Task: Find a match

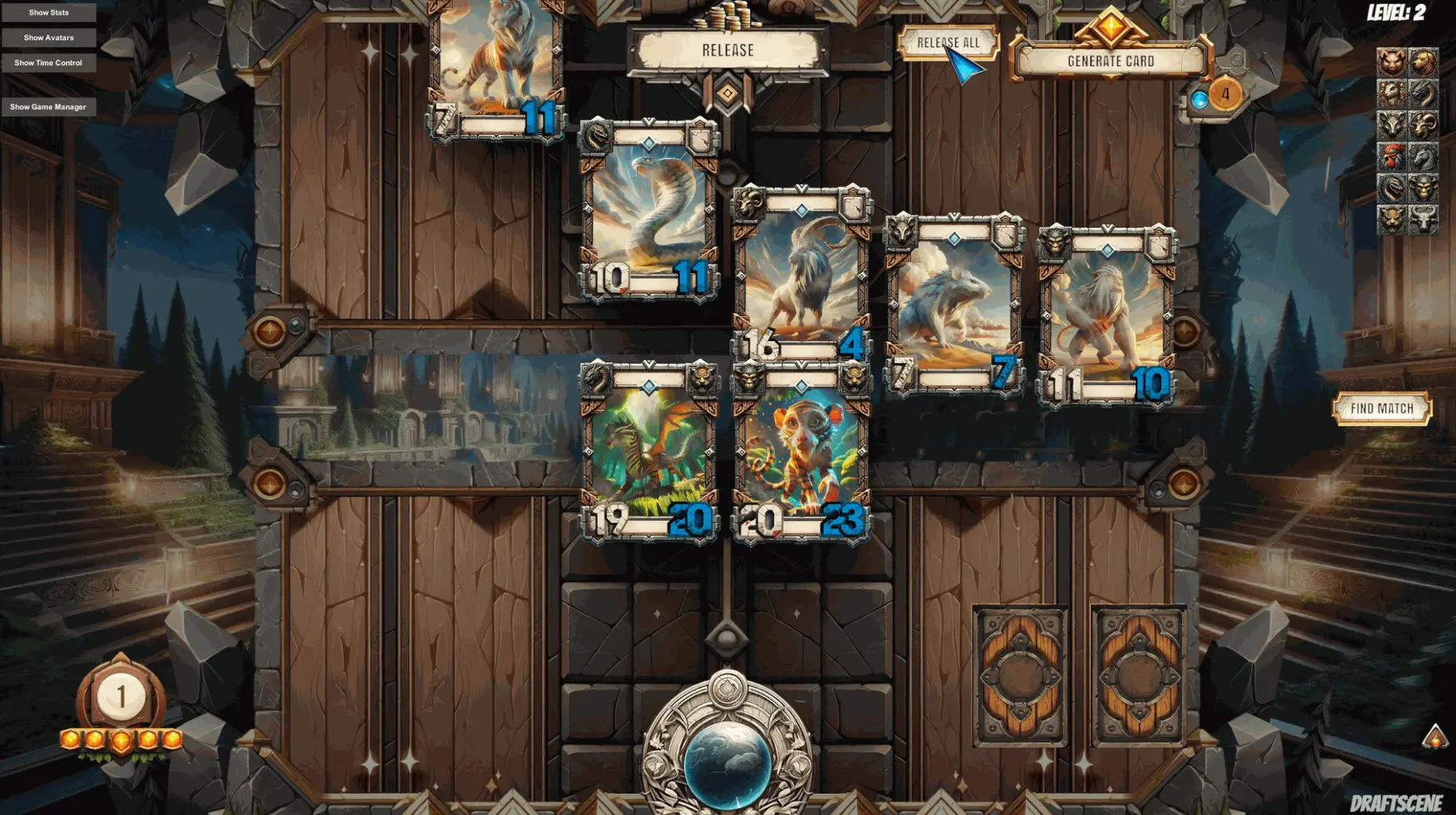Action: pyautogui.click(x=1381, y=409)
